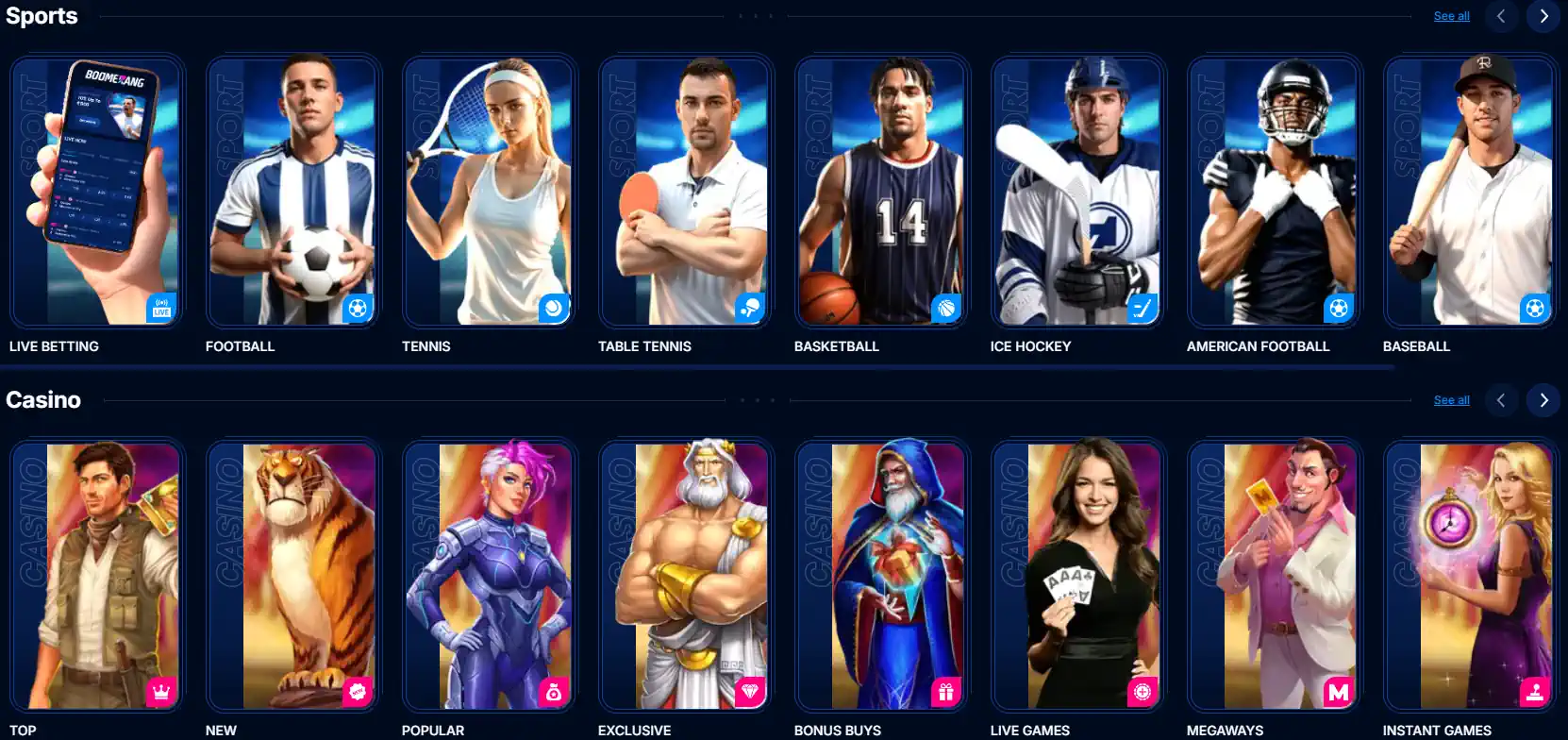Click the next arrow for the Casino carousel
Viewport: 1568px width, 740px height.
(x=1543, y=399)
